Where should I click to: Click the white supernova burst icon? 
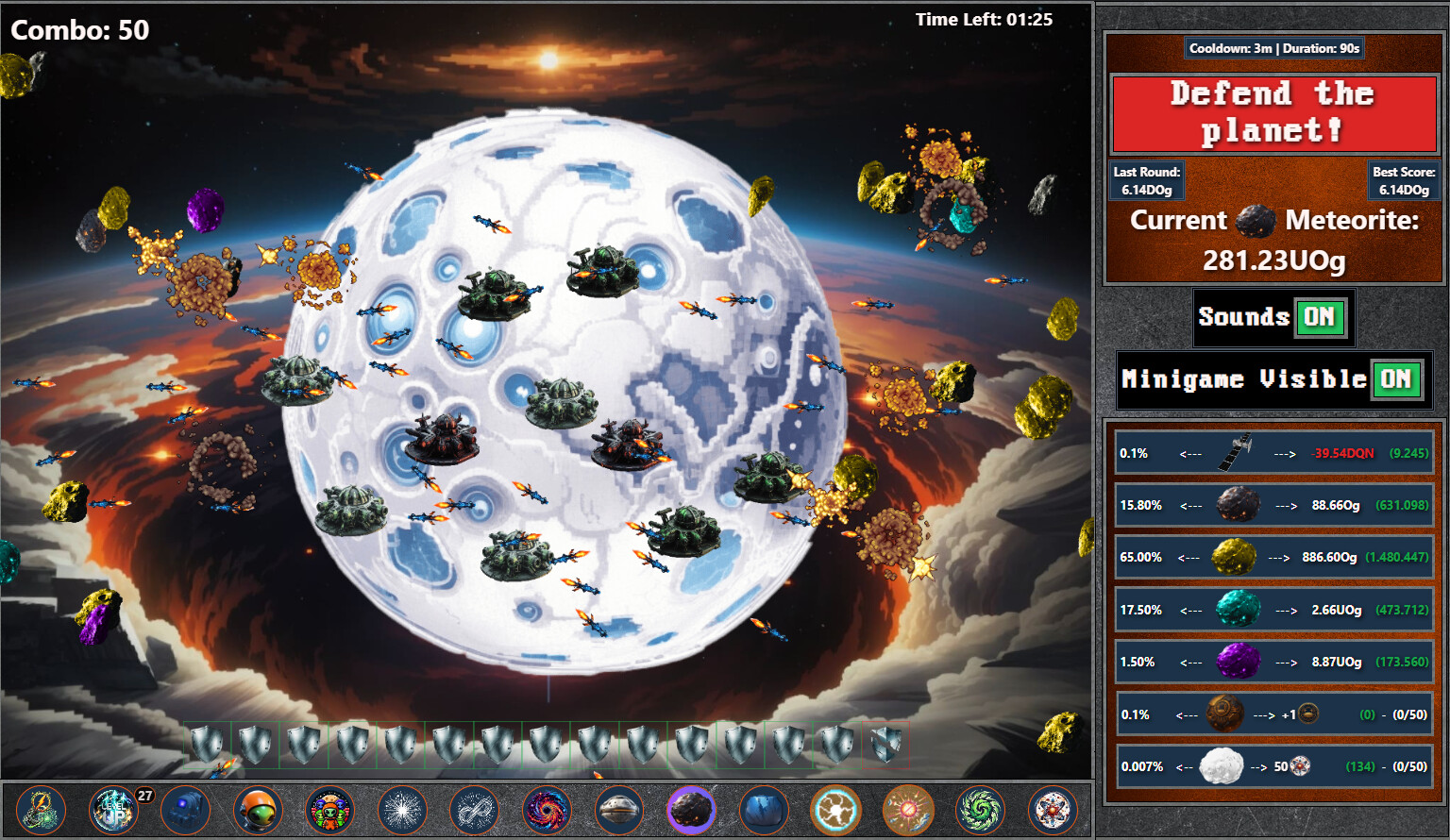[404, 809]
